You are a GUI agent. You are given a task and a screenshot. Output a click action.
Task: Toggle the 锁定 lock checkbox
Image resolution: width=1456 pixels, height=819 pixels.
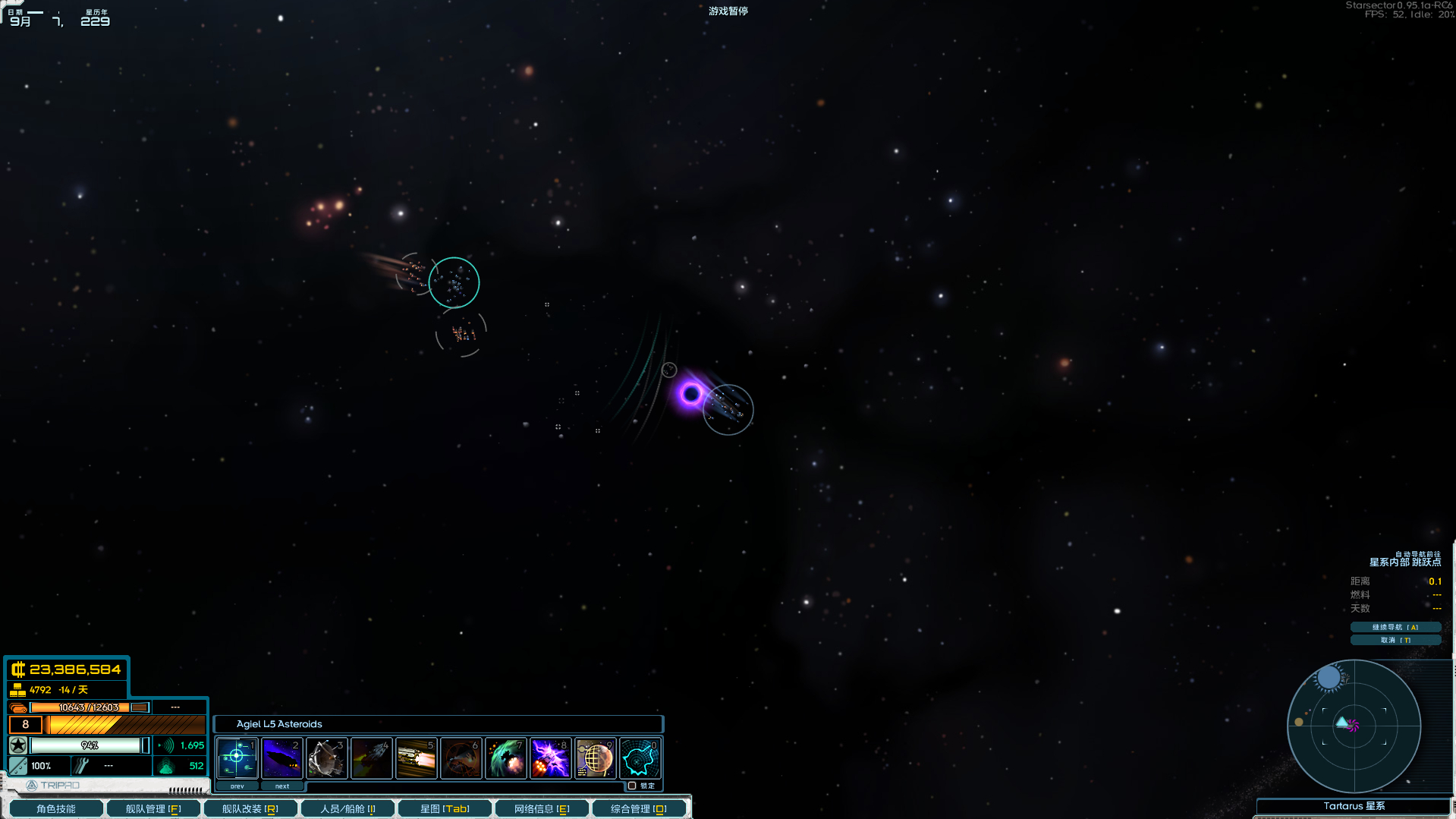[632, 786]
